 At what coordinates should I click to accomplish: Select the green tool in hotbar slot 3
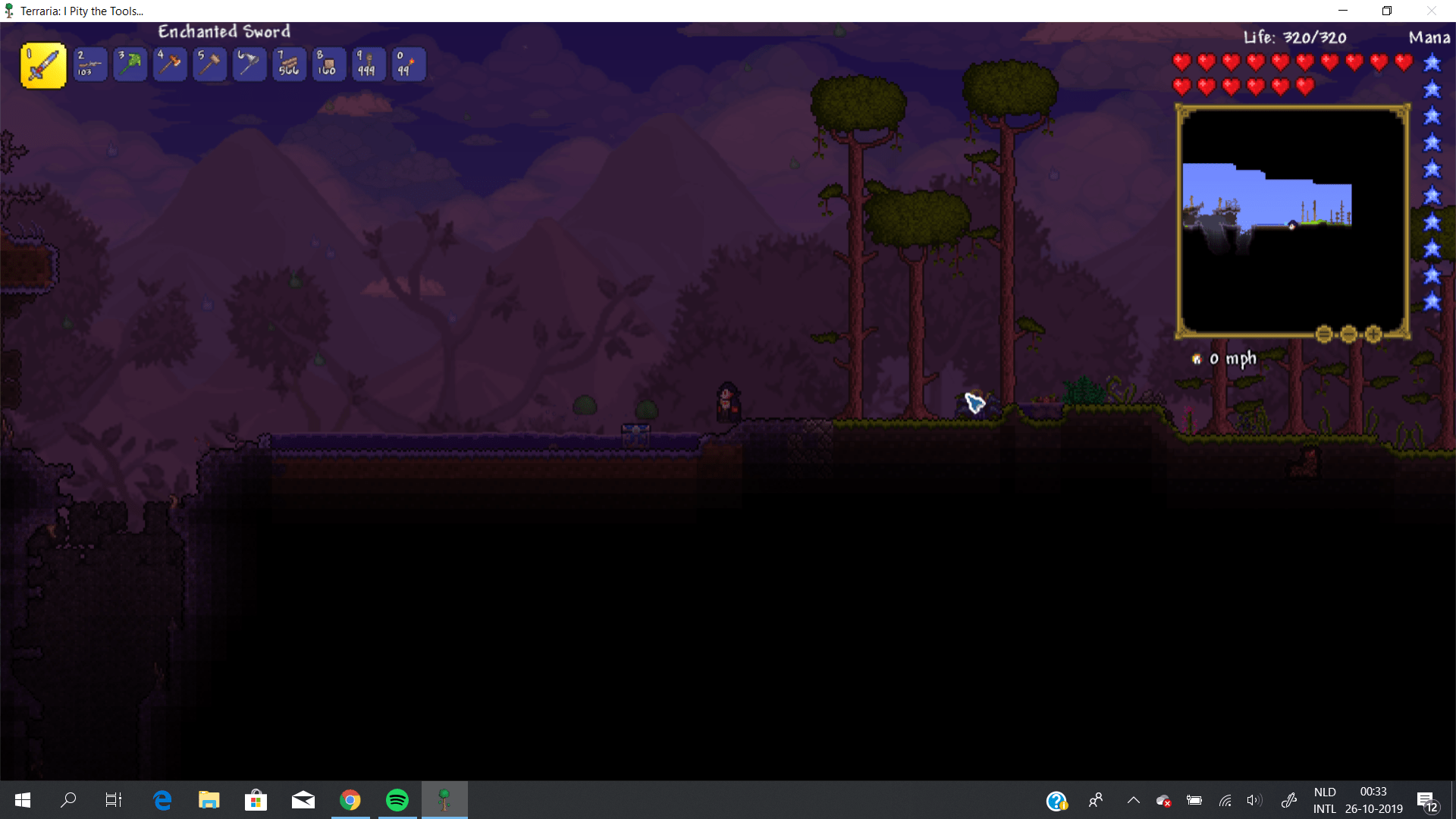[130, 64]
